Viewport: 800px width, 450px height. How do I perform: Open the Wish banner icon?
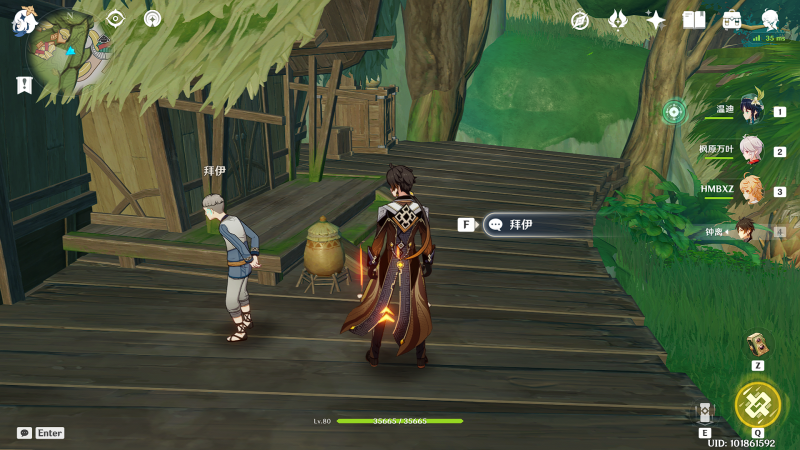618,20
